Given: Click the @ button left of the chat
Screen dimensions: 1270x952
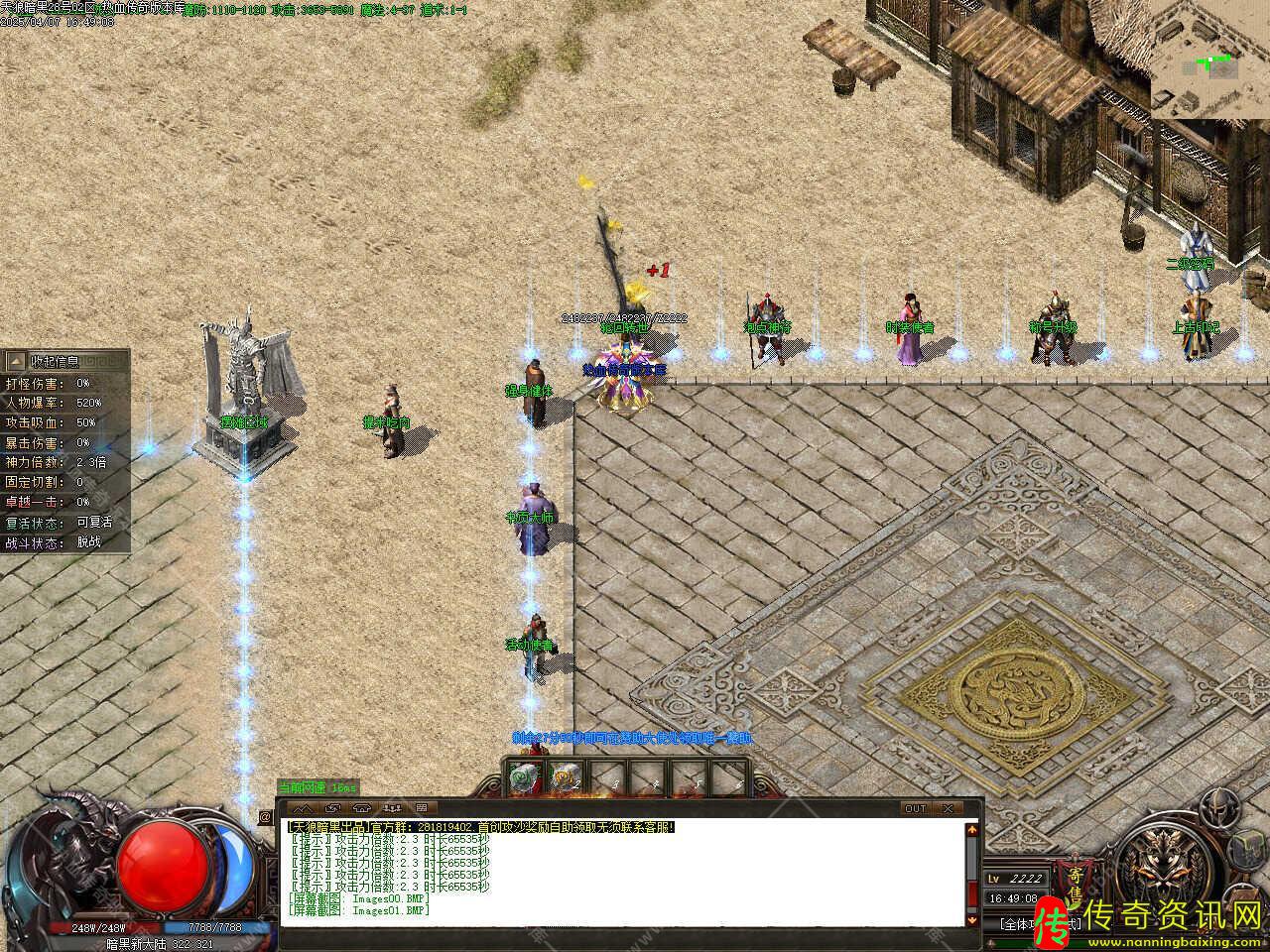Looking at the screenshot, I should pyautogui.click(x=266, y=817).
